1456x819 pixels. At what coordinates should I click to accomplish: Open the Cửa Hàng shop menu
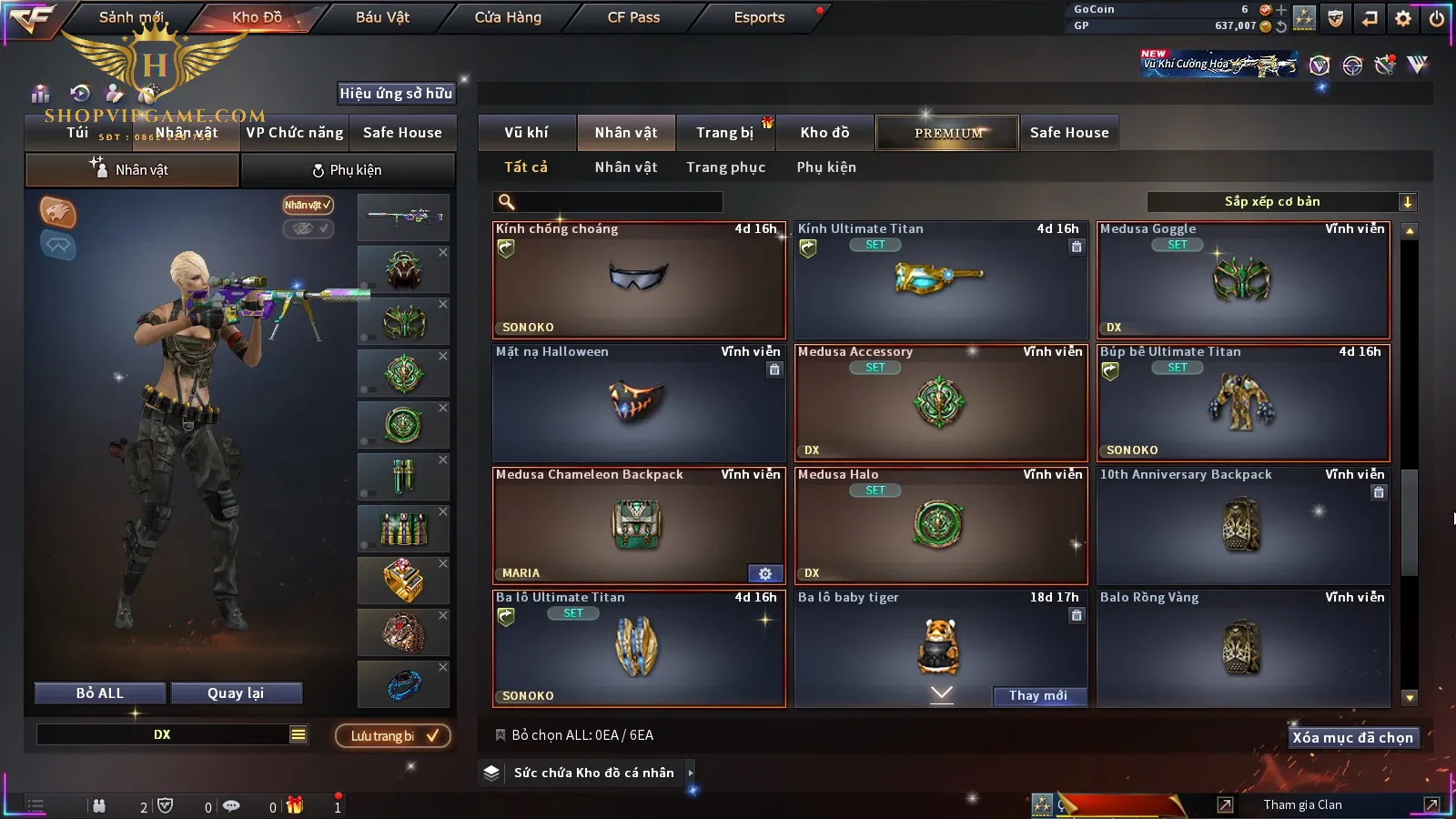pyautogui.click(x=508, y=17)
